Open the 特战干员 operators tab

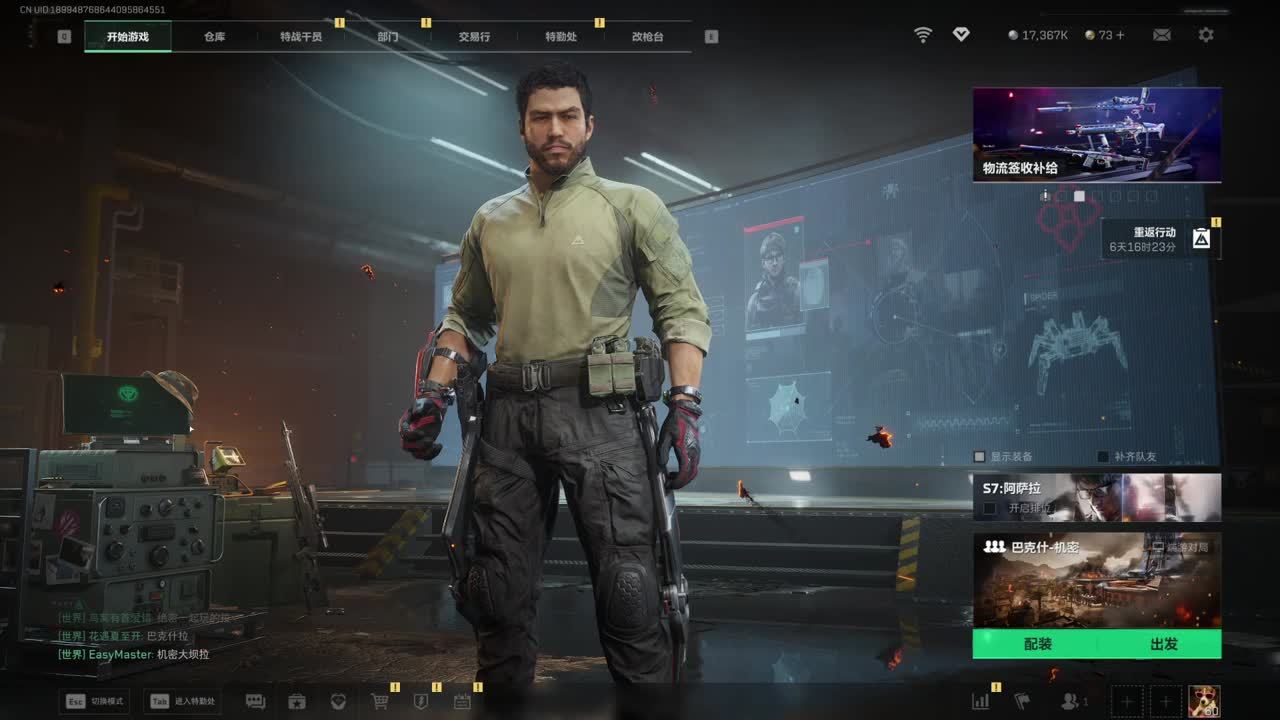pyautogui.click(x=301, y=37)
